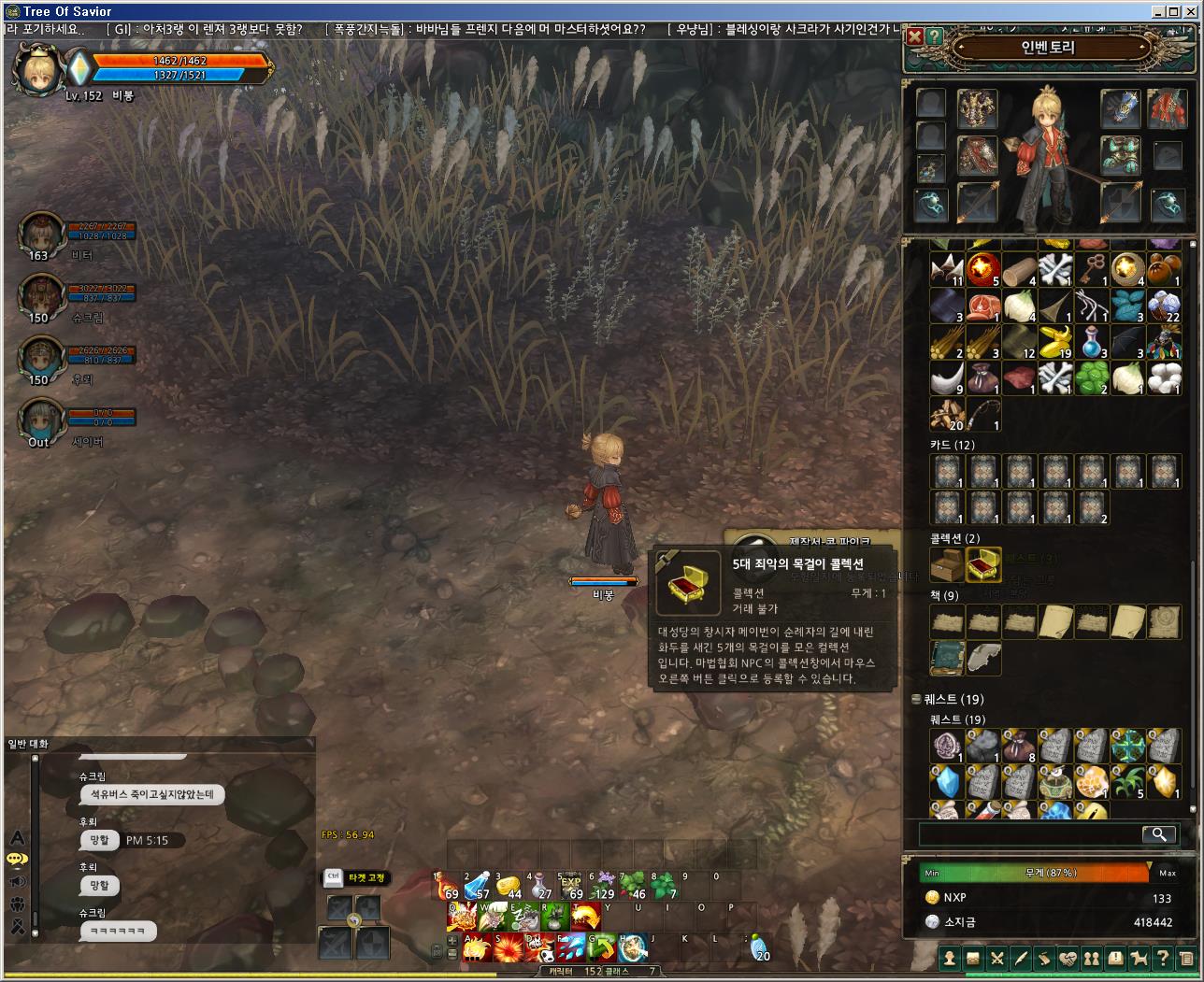Select the red-lidded treasure chest collection item
This screenshot has height=982, width=1204.
(983, 565)
